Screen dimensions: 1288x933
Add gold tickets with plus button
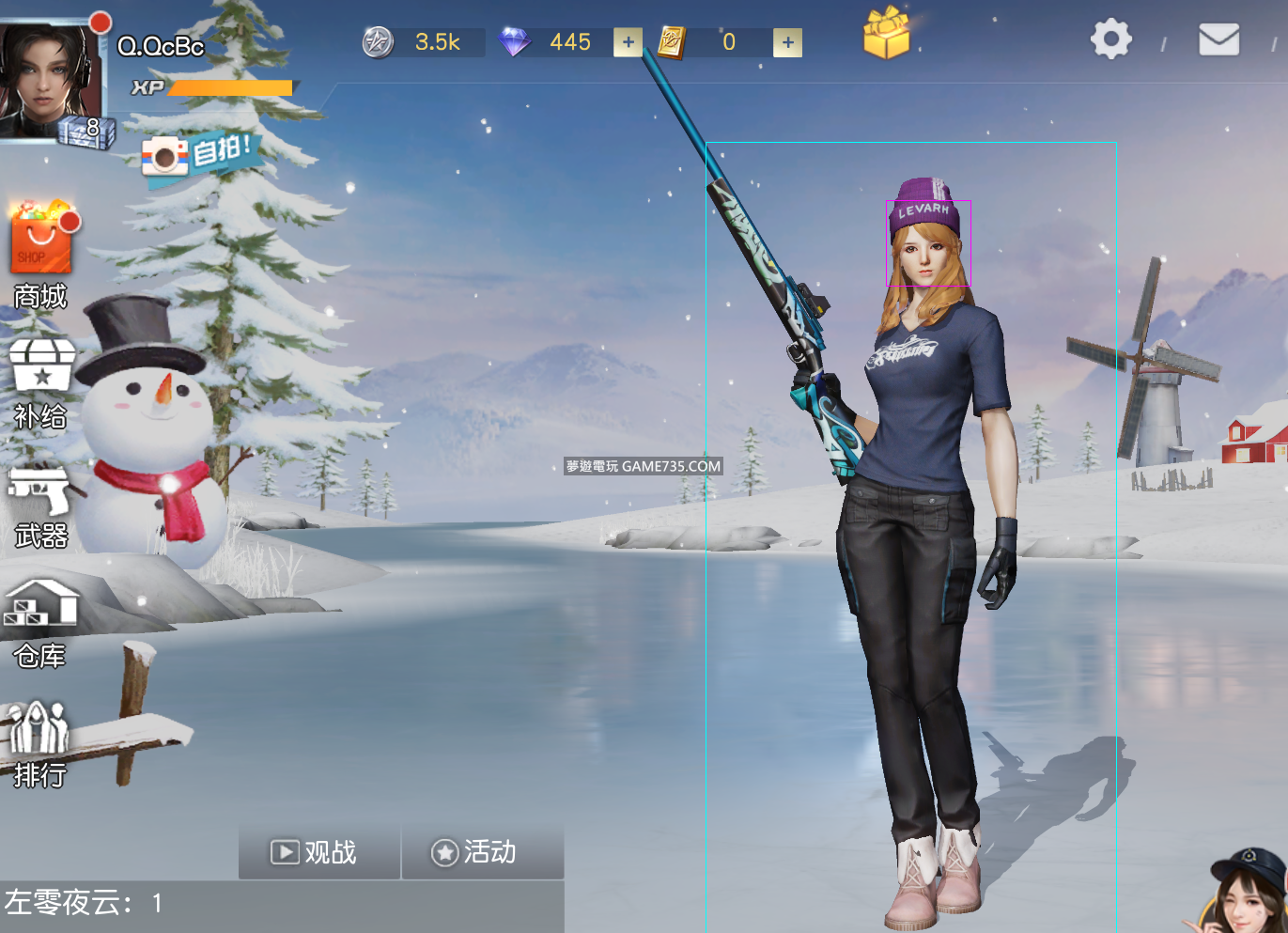tap(787, 42)
